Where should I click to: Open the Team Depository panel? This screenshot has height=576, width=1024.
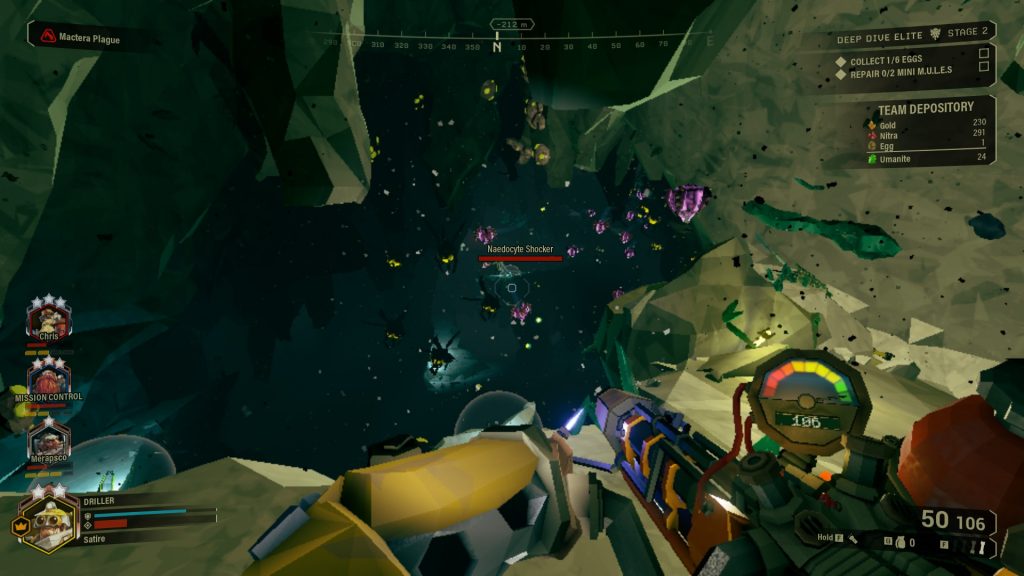(925, 108)
